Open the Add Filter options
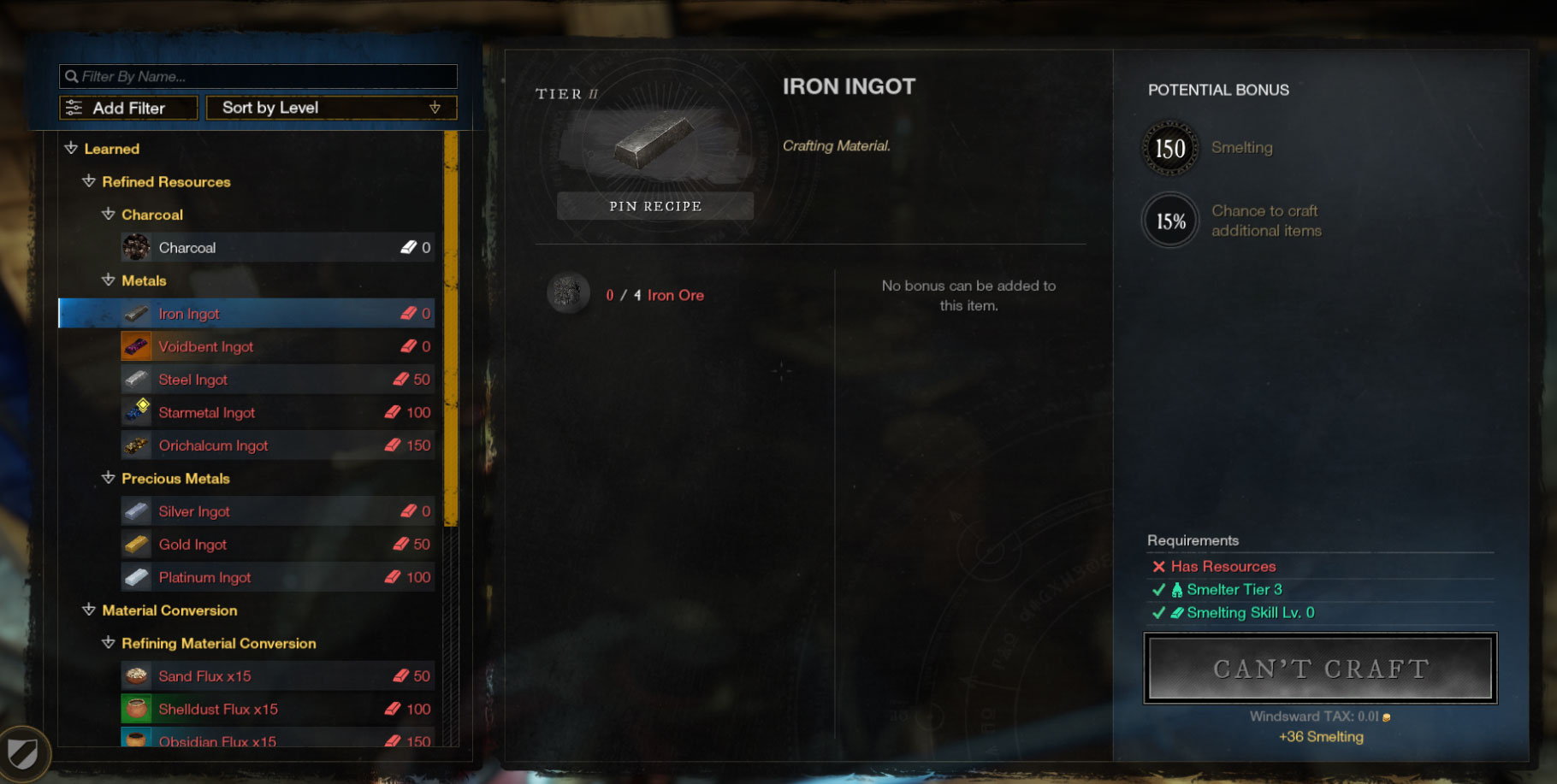This screenshot has width=1557, height=784. pyautogui.click(x=128, y=109)
